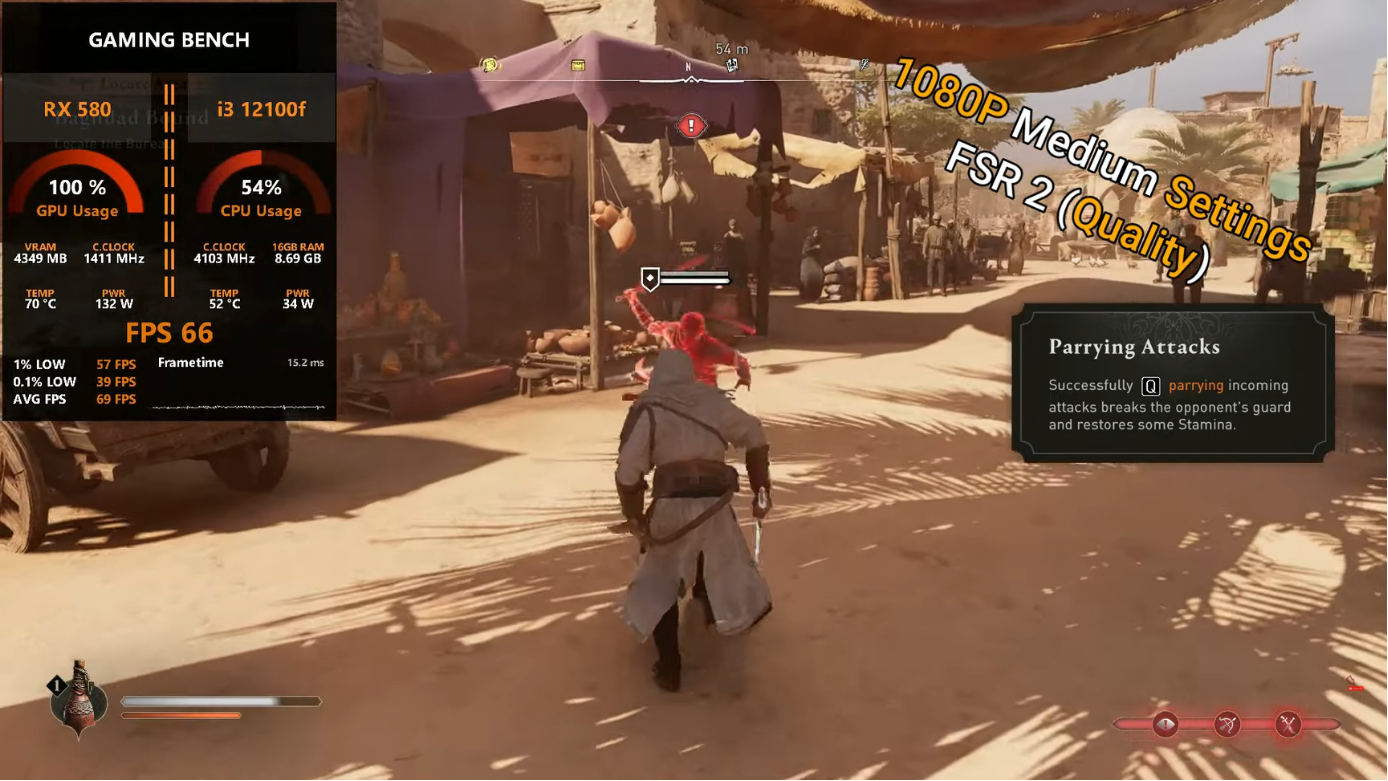Screen dimensions: 1388x781
Task: Click the 54 m distance marker
Action: click(x=731, y=48)
